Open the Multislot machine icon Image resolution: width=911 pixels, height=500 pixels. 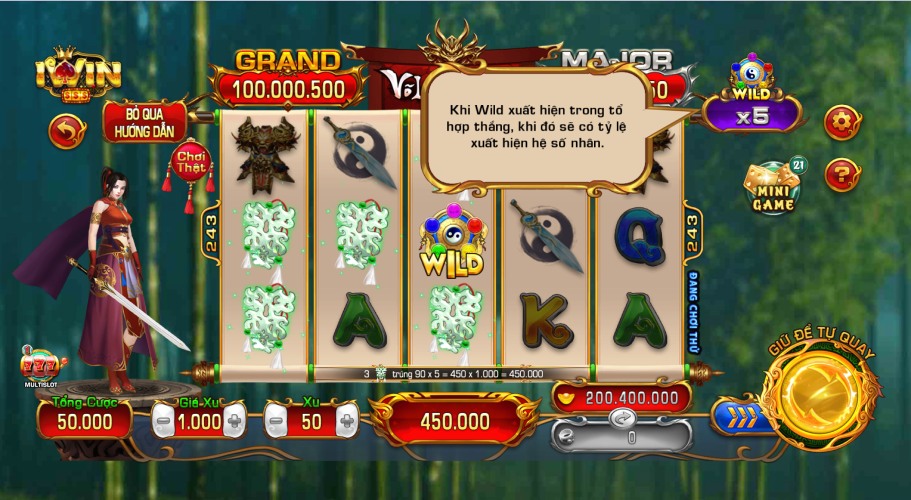point(45,367)
